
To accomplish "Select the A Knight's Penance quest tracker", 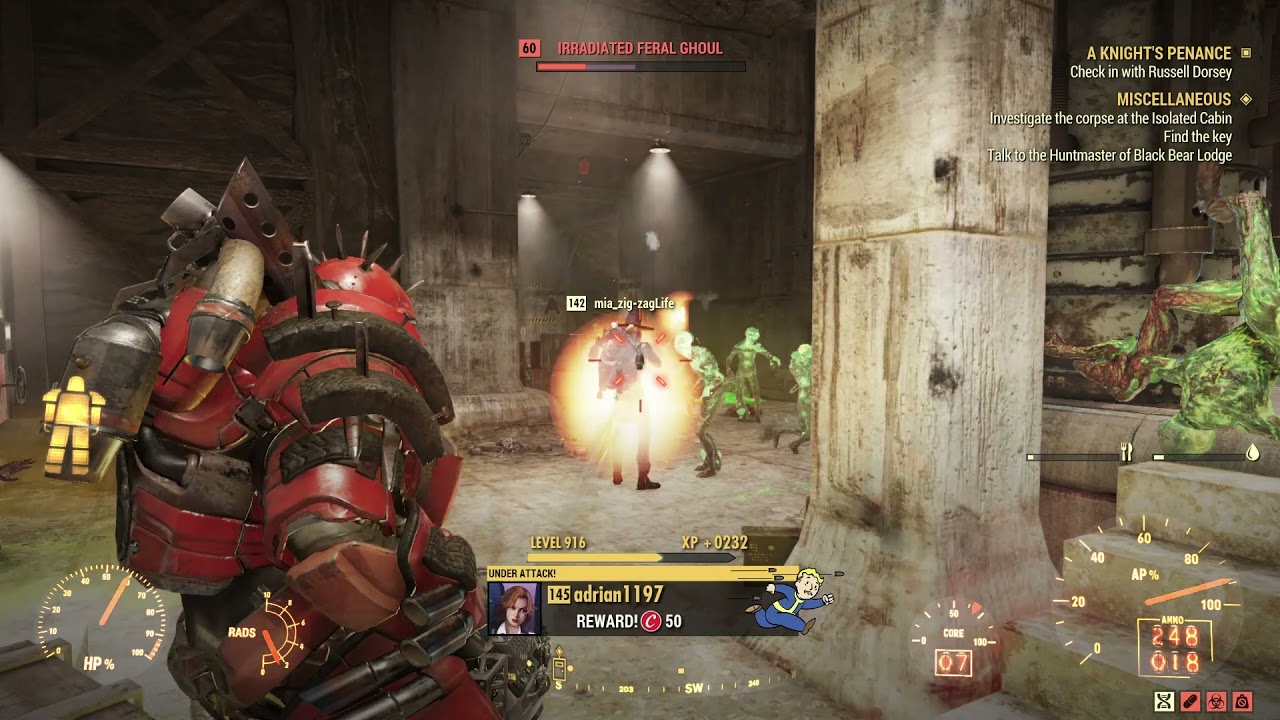I will (x=1159, y=53).
